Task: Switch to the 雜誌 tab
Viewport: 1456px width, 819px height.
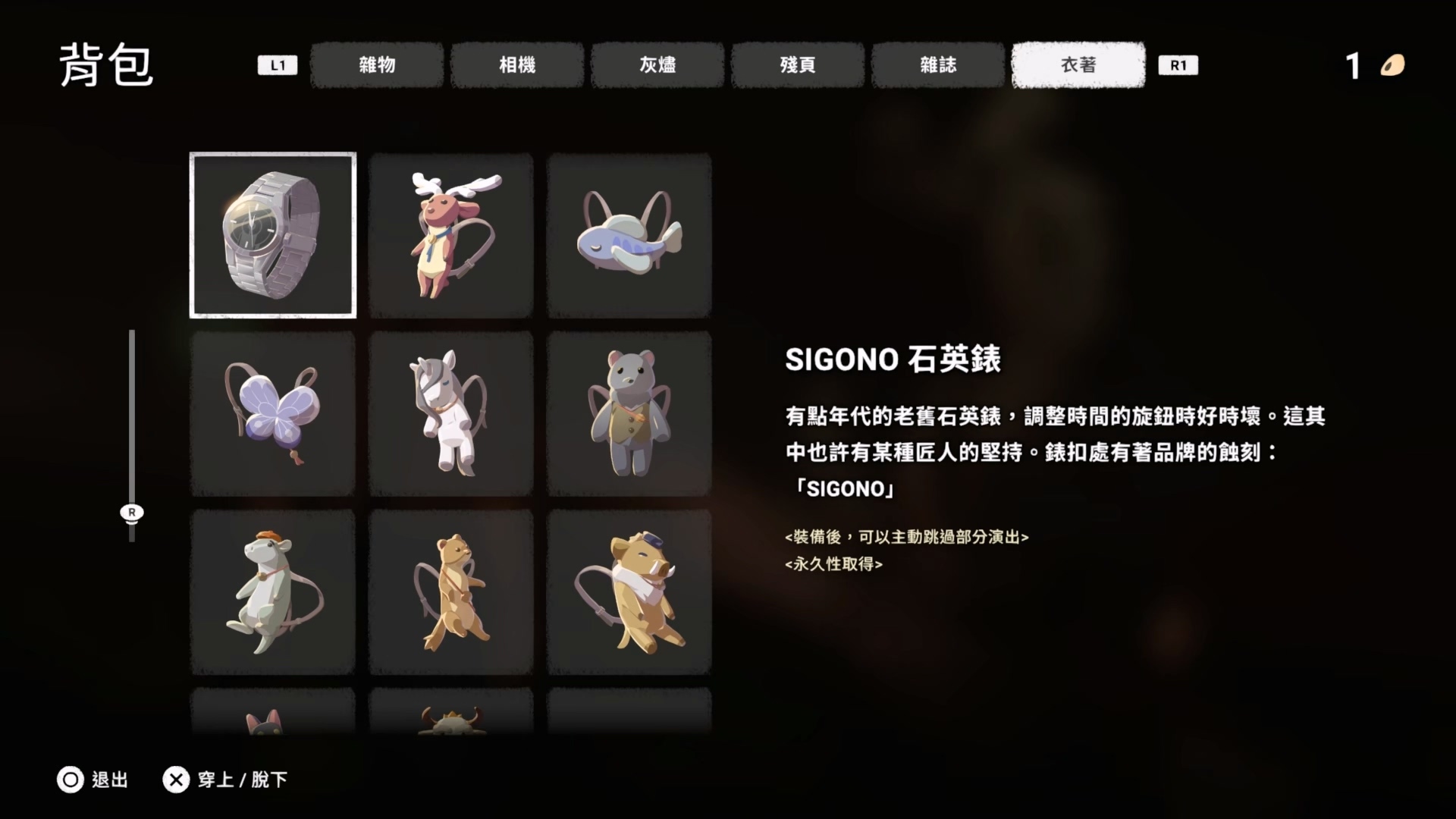Action: click(938, 65)
